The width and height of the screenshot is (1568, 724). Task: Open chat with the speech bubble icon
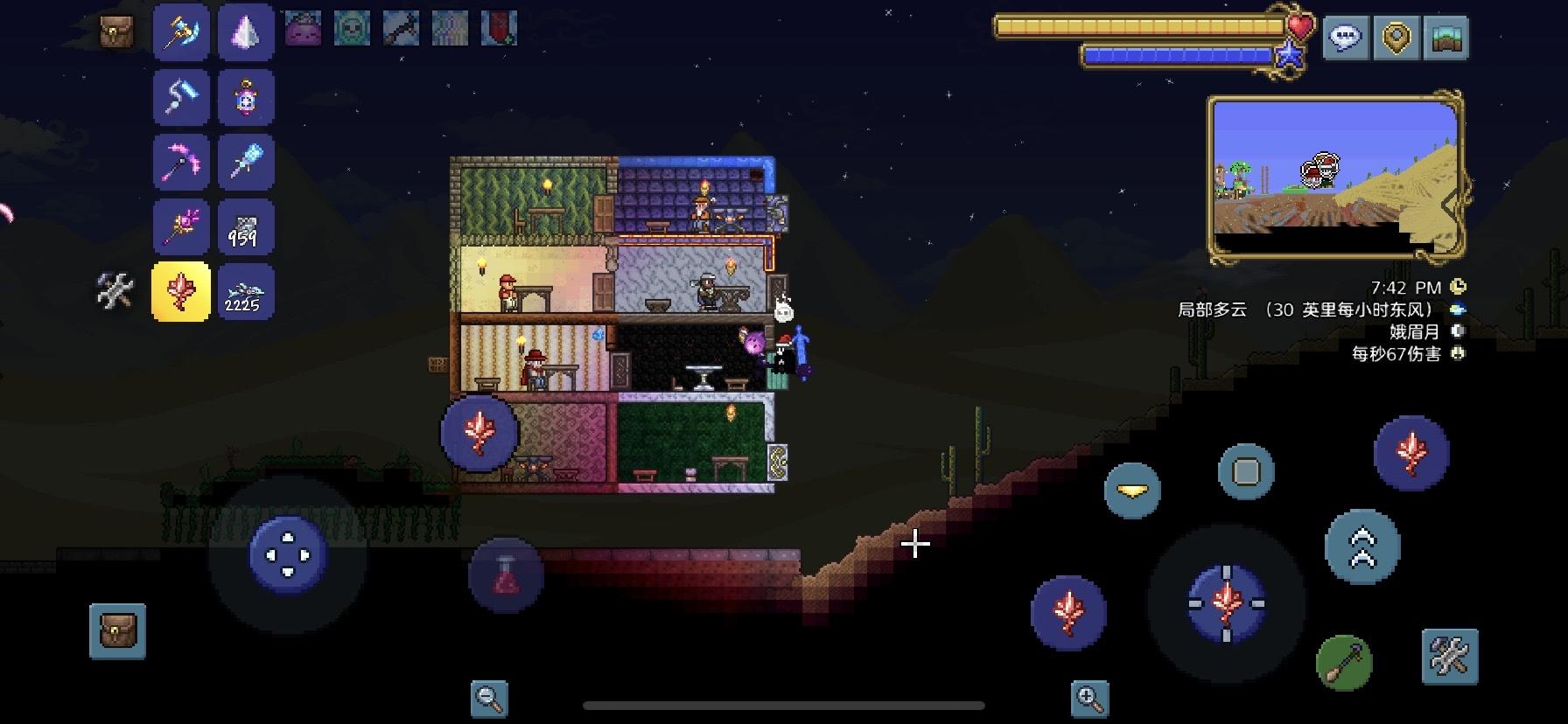click(x=1347, y=38)
